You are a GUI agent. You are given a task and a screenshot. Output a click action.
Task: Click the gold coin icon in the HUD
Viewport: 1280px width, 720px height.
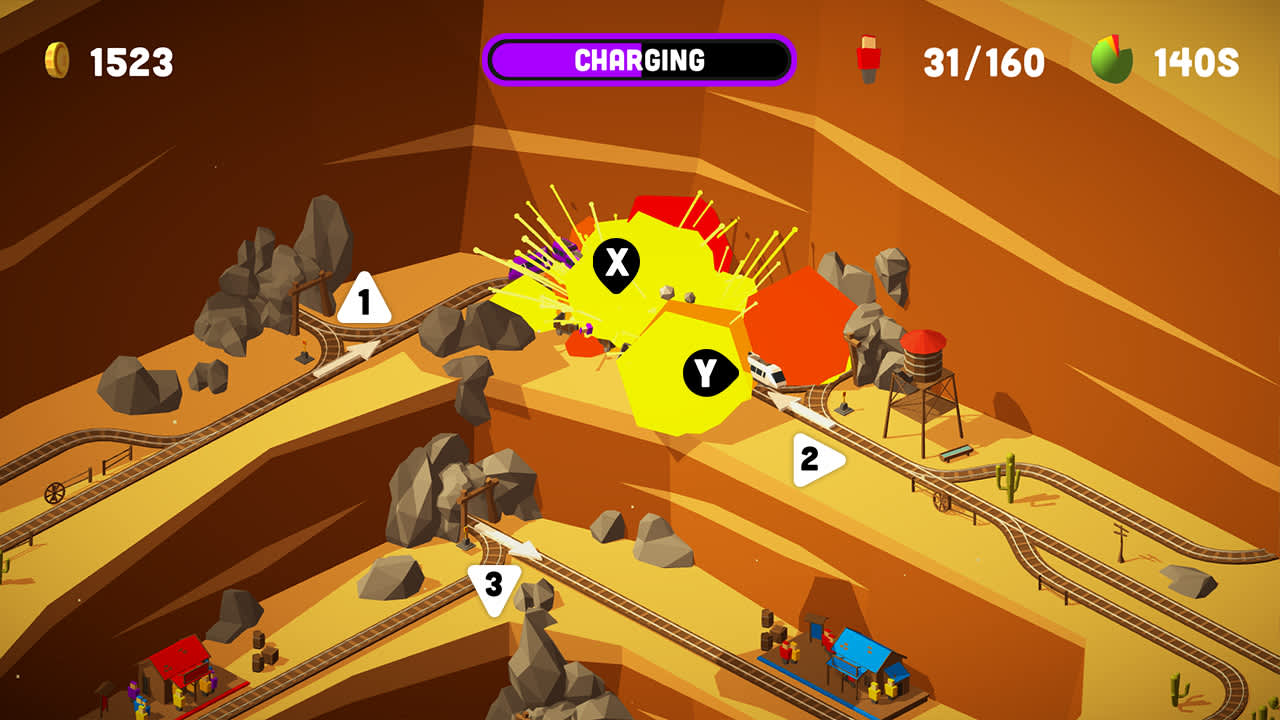click(57, 58)
